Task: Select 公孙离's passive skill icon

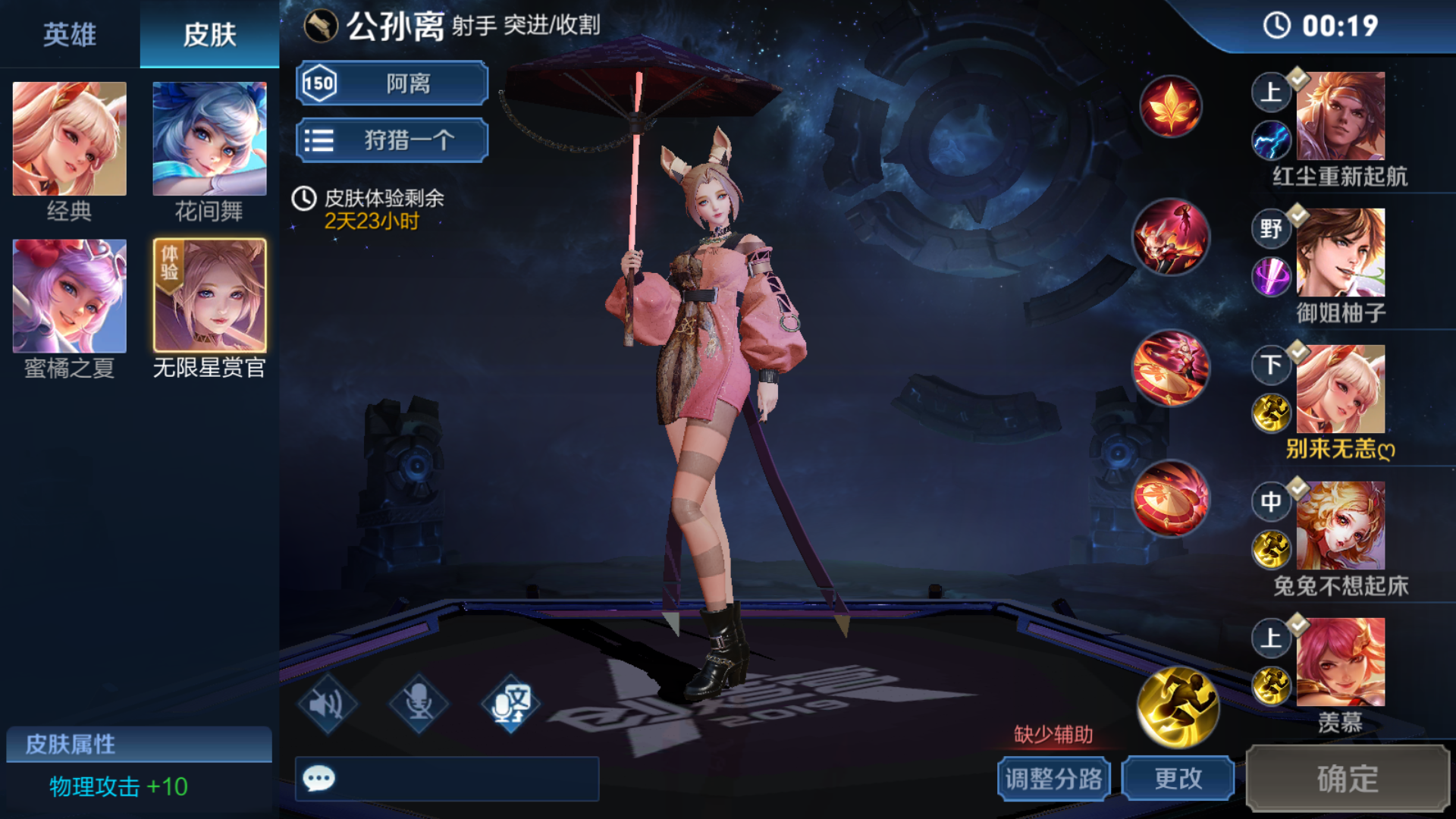Action: click(1172, 106)
